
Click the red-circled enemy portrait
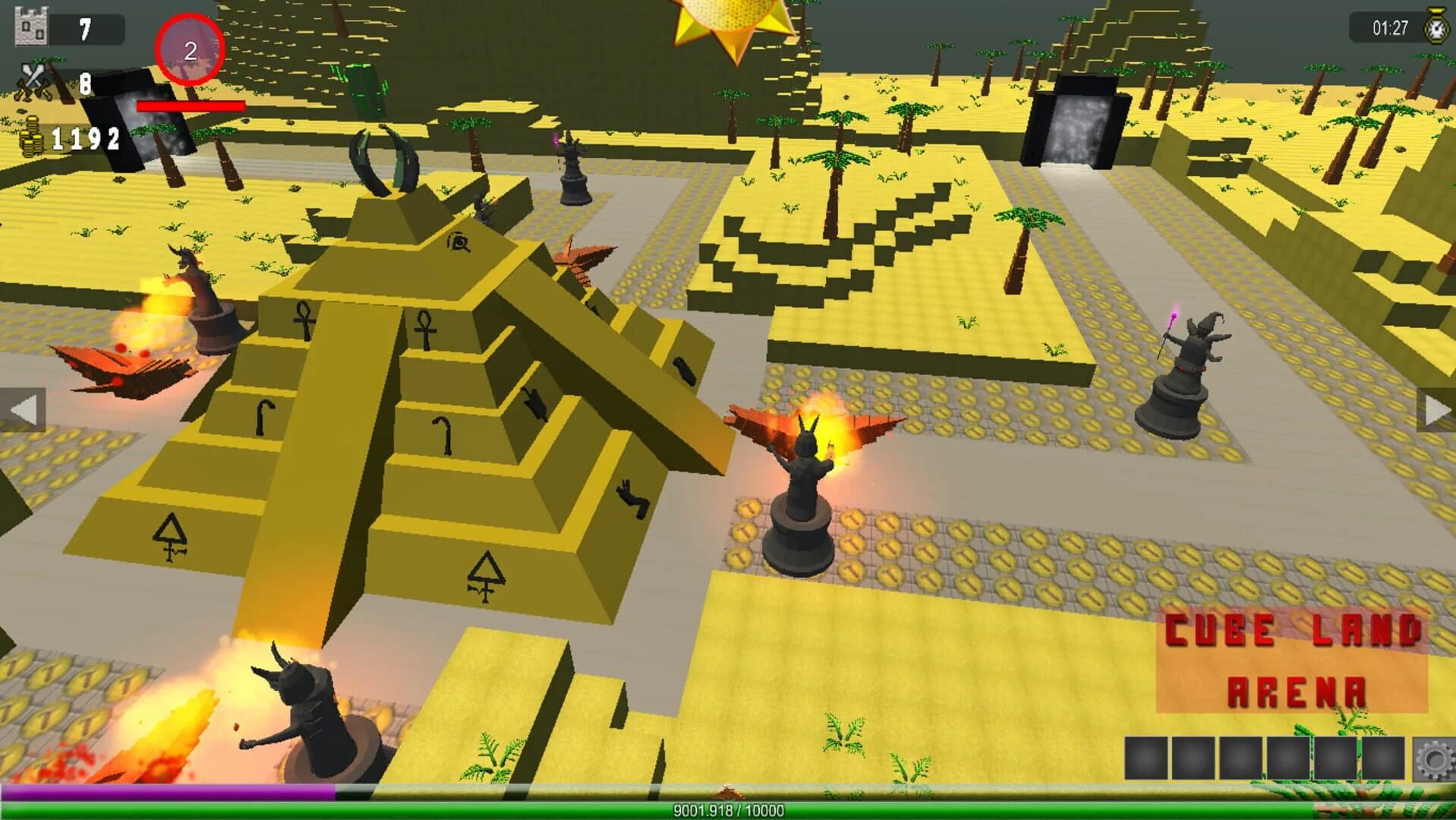189,46
